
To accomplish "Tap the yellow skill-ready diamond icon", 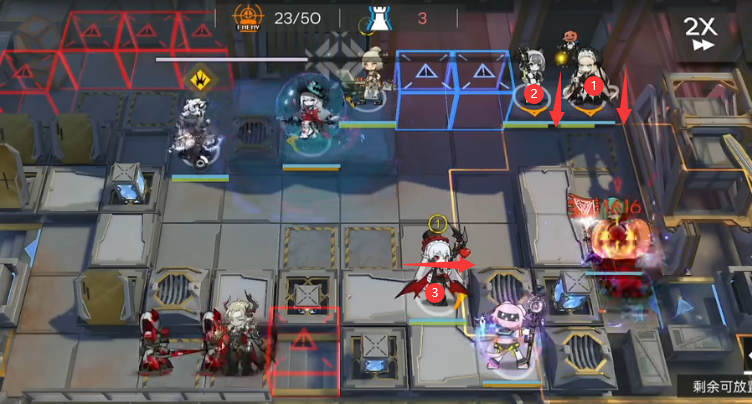I will pos(199,76).
